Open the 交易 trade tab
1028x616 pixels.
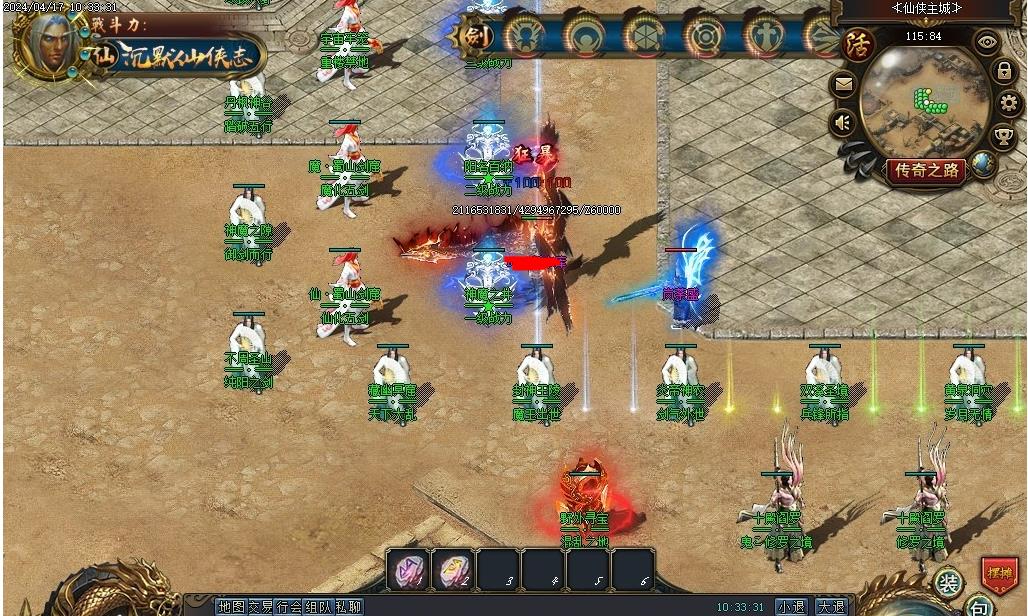pyautogui.click(x=261, y=606)
